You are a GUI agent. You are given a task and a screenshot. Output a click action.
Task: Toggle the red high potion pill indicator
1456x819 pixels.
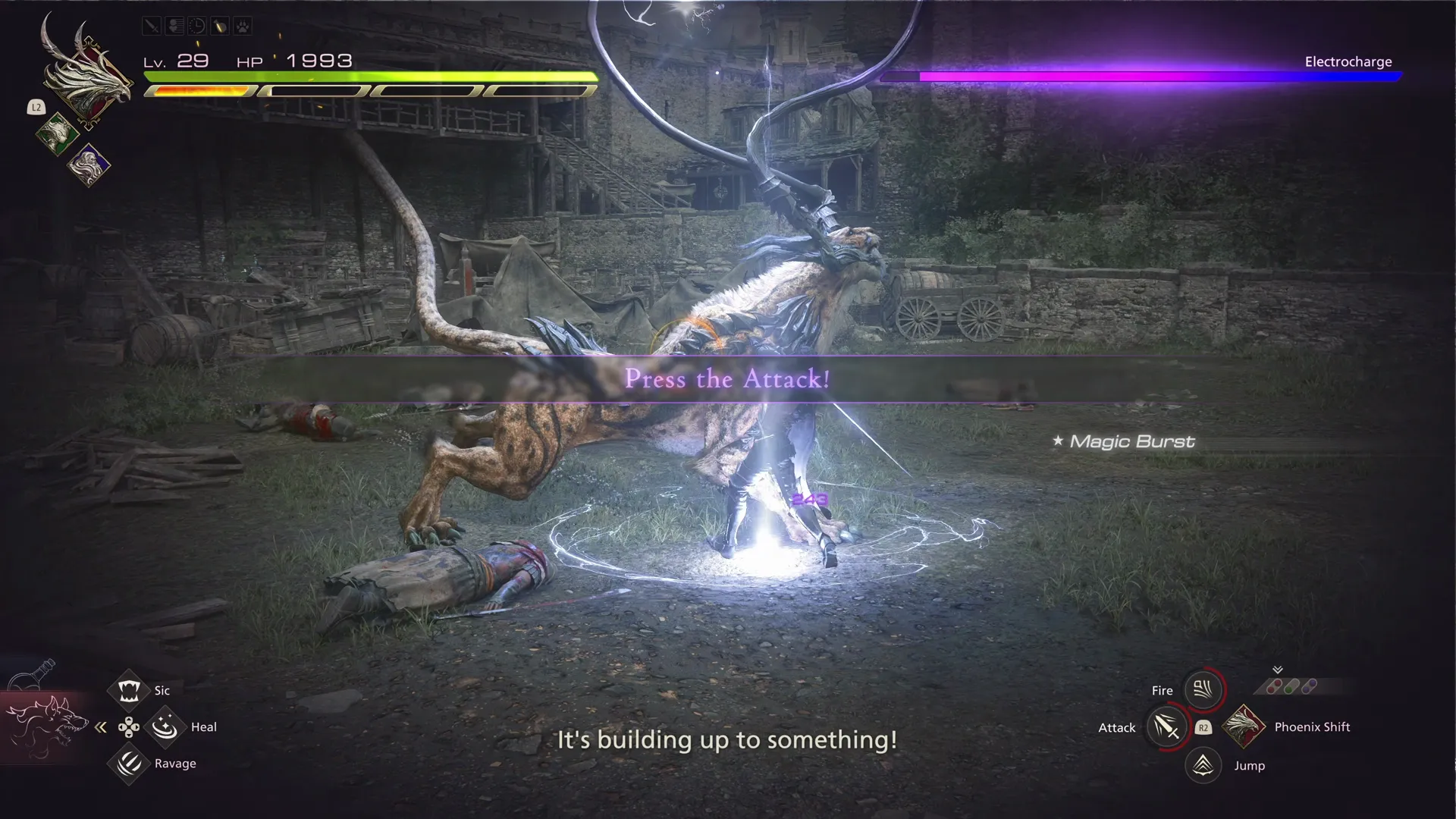[1272, 686]
